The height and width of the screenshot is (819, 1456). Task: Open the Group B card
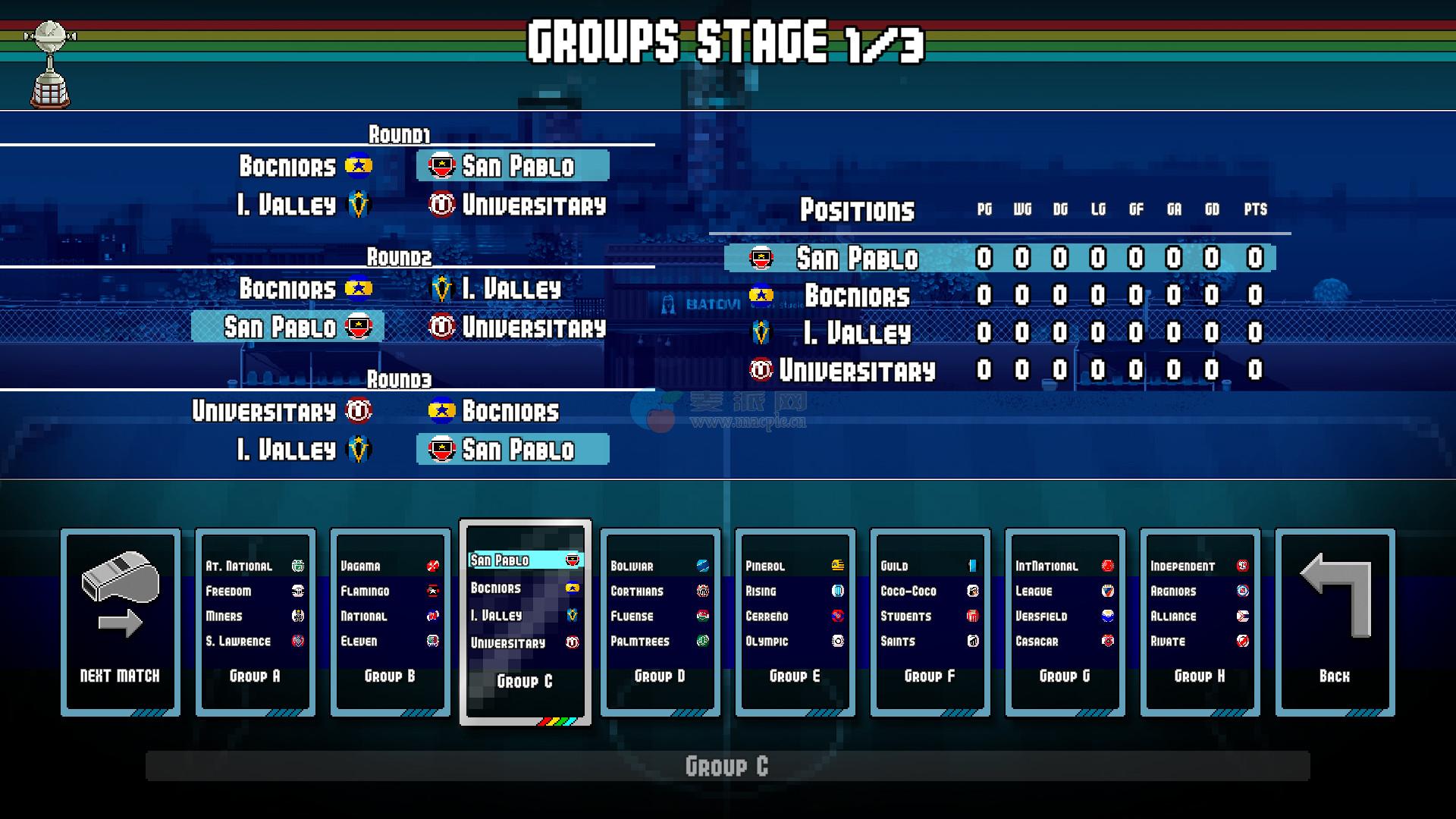(391, 622)
